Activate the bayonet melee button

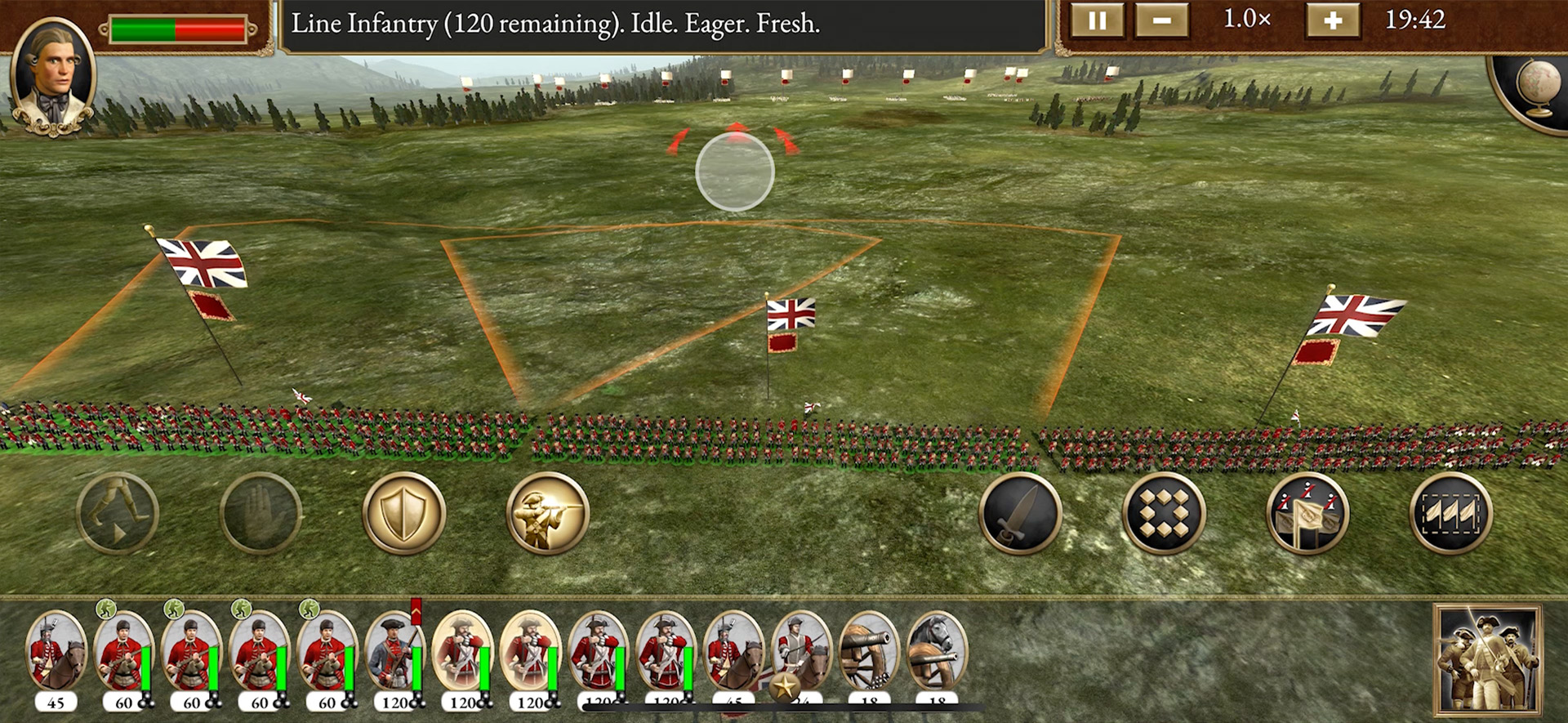pos(1020,513)
